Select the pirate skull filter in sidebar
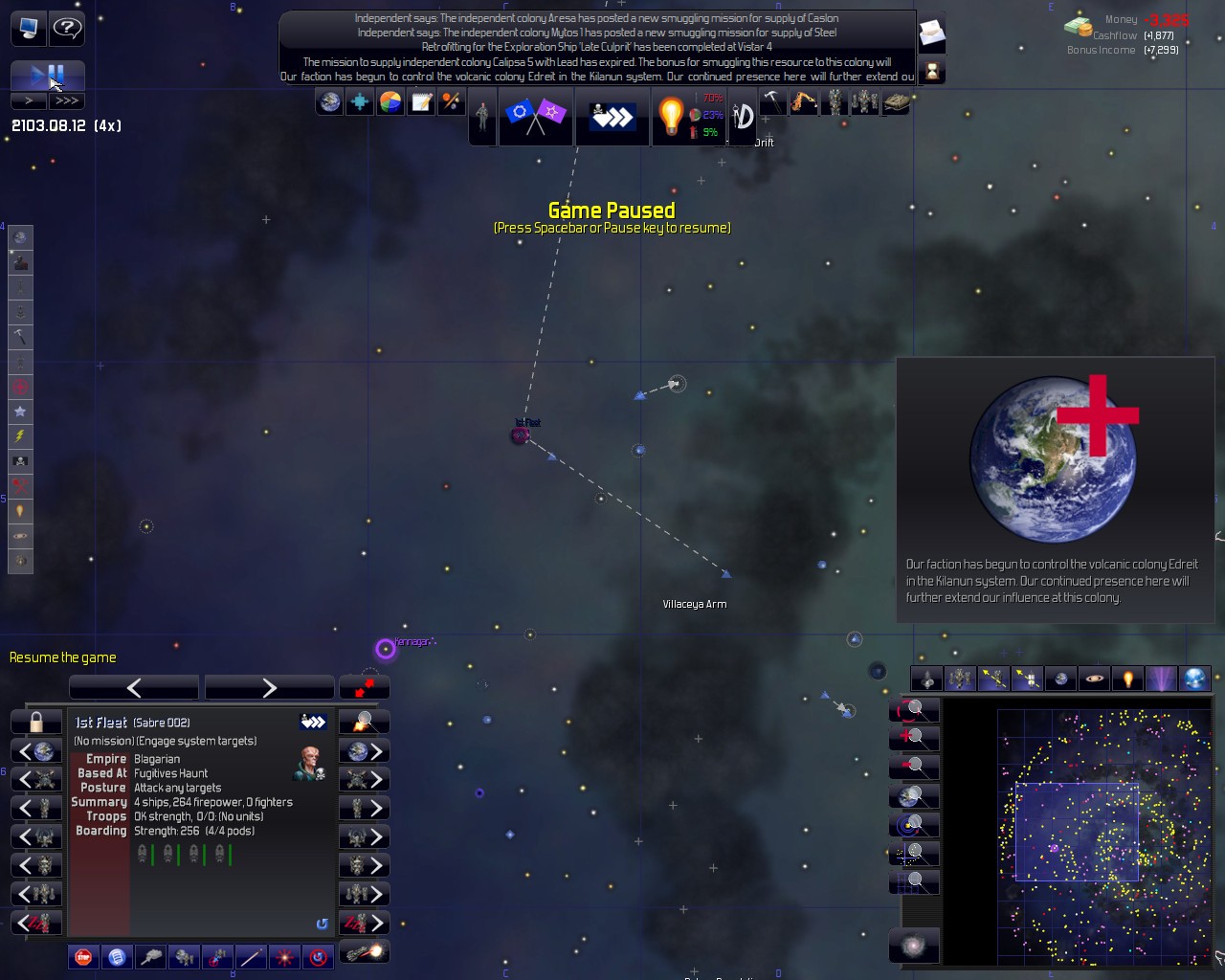The height and width of the screenshot is (980, 1225). coord(20,461)
